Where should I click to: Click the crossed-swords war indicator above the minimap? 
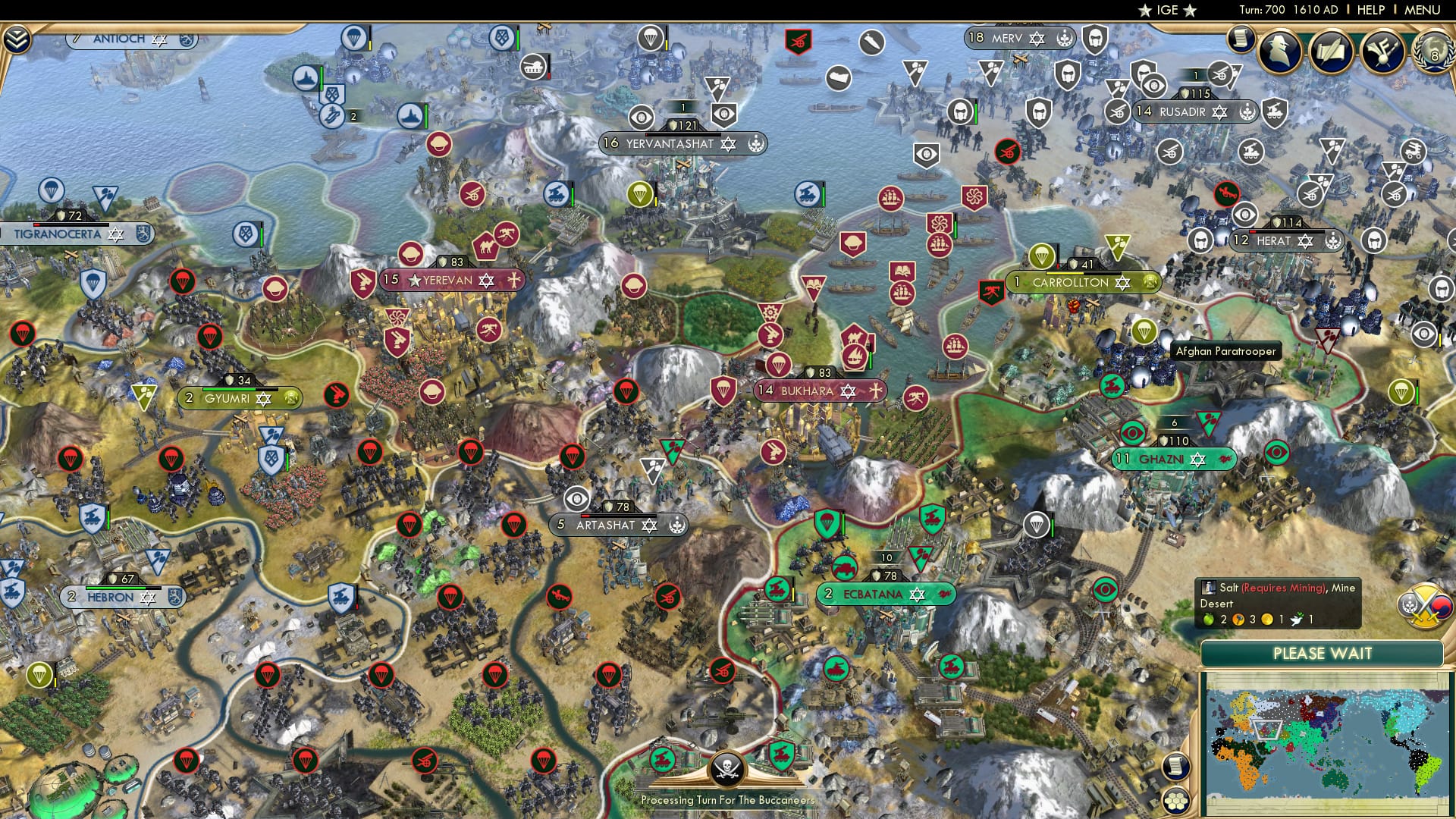(1426, 607)
